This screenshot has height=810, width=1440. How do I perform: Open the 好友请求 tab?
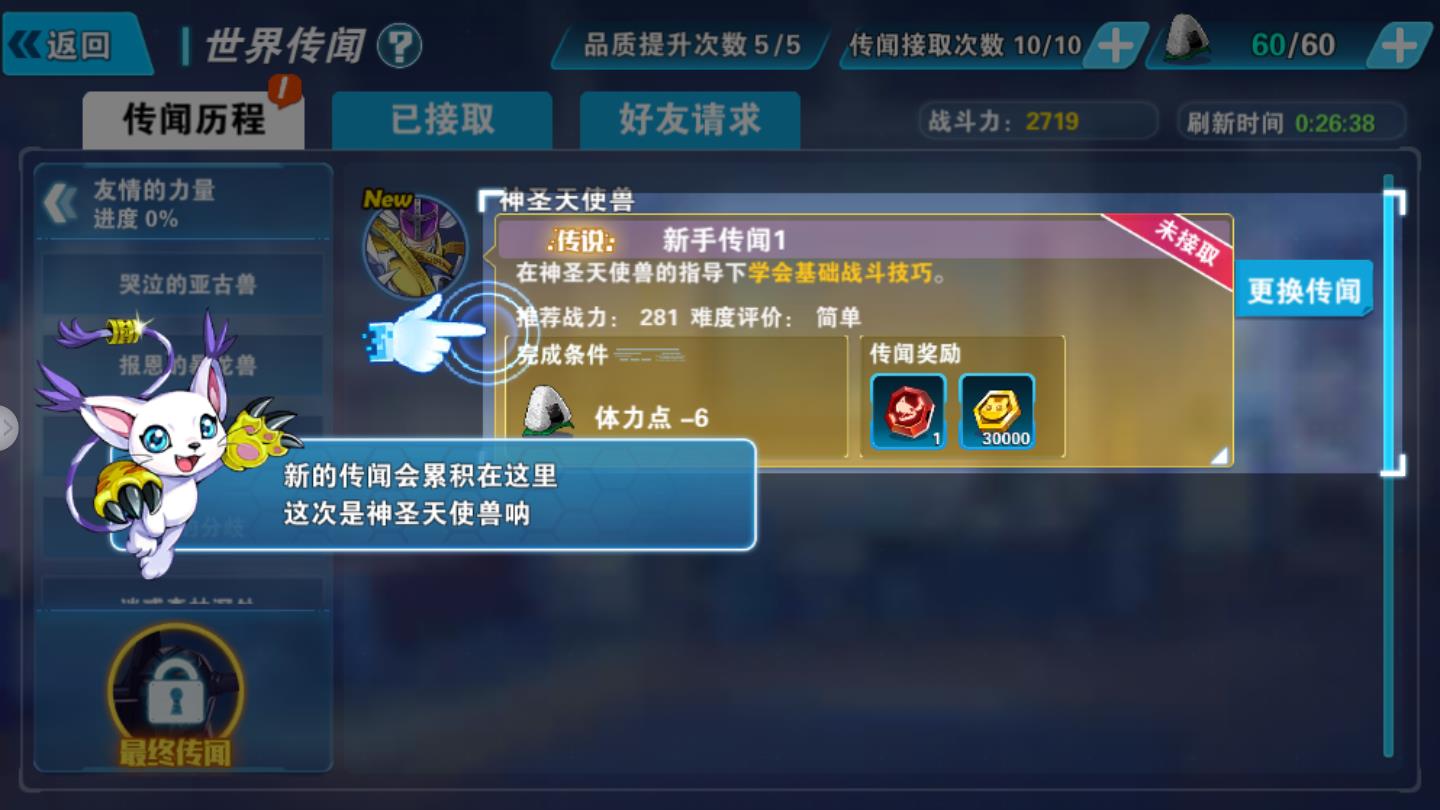pyautogui.click(x=688, y=117)
